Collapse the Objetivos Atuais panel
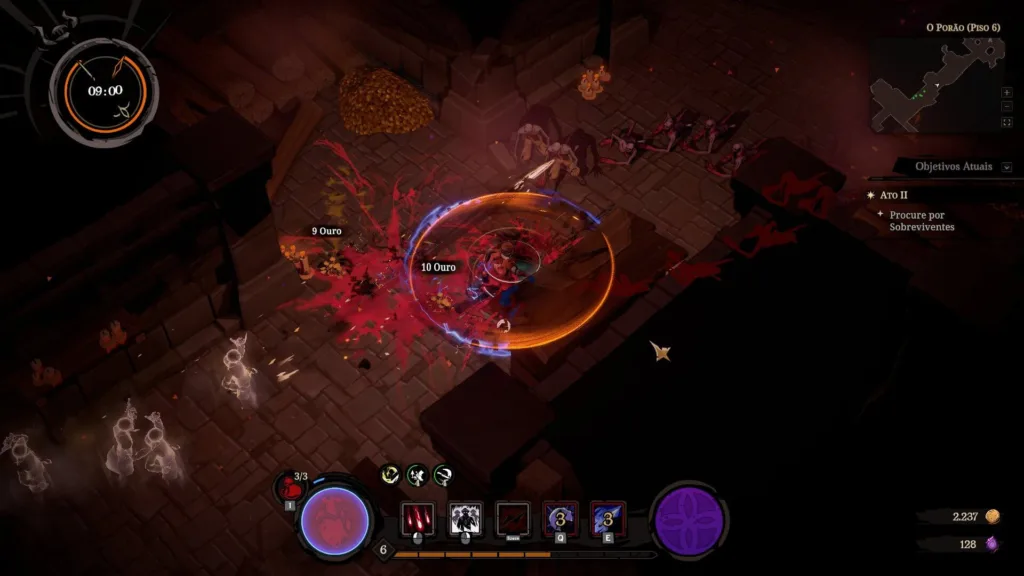Viewport: 1024px width, 576px height. click(x=1007, y=167)
